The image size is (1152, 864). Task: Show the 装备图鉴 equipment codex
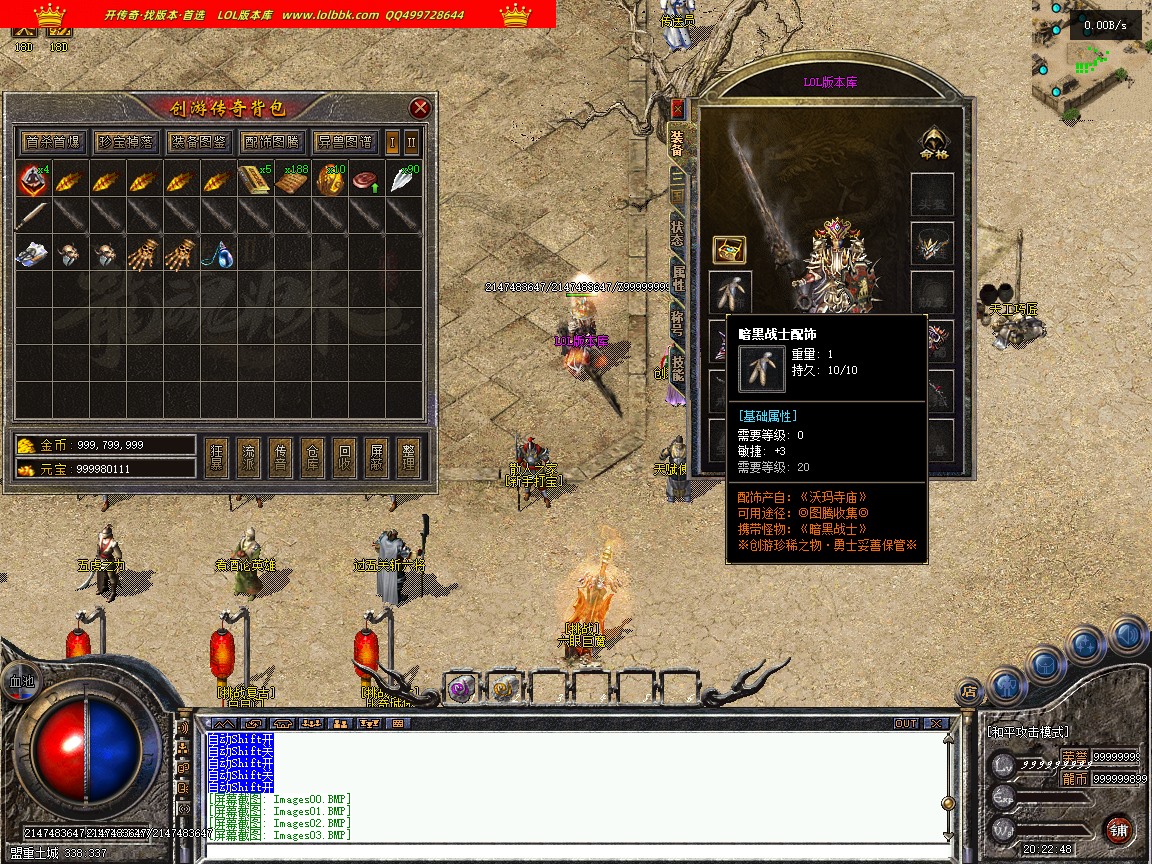click(198, 142)
